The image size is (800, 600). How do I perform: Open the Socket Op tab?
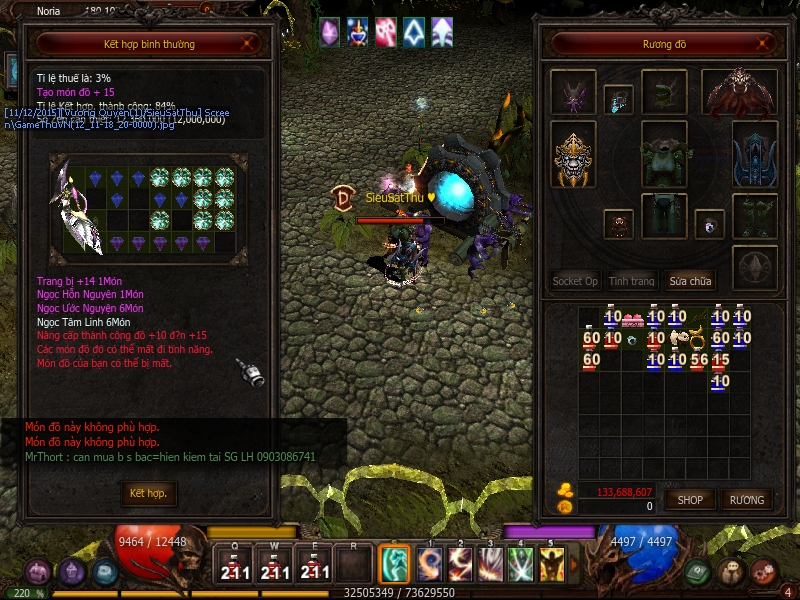(575, 281)
